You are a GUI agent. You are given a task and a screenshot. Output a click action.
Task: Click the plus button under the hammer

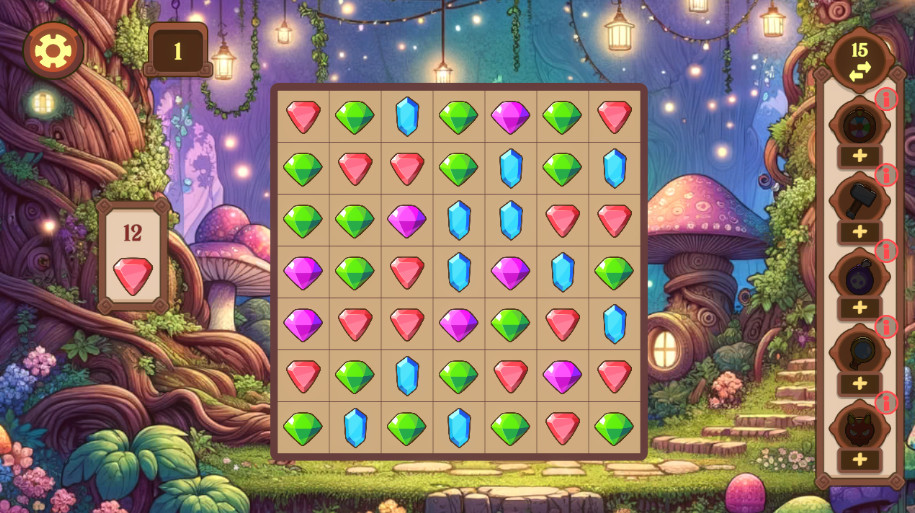[859, 232]
